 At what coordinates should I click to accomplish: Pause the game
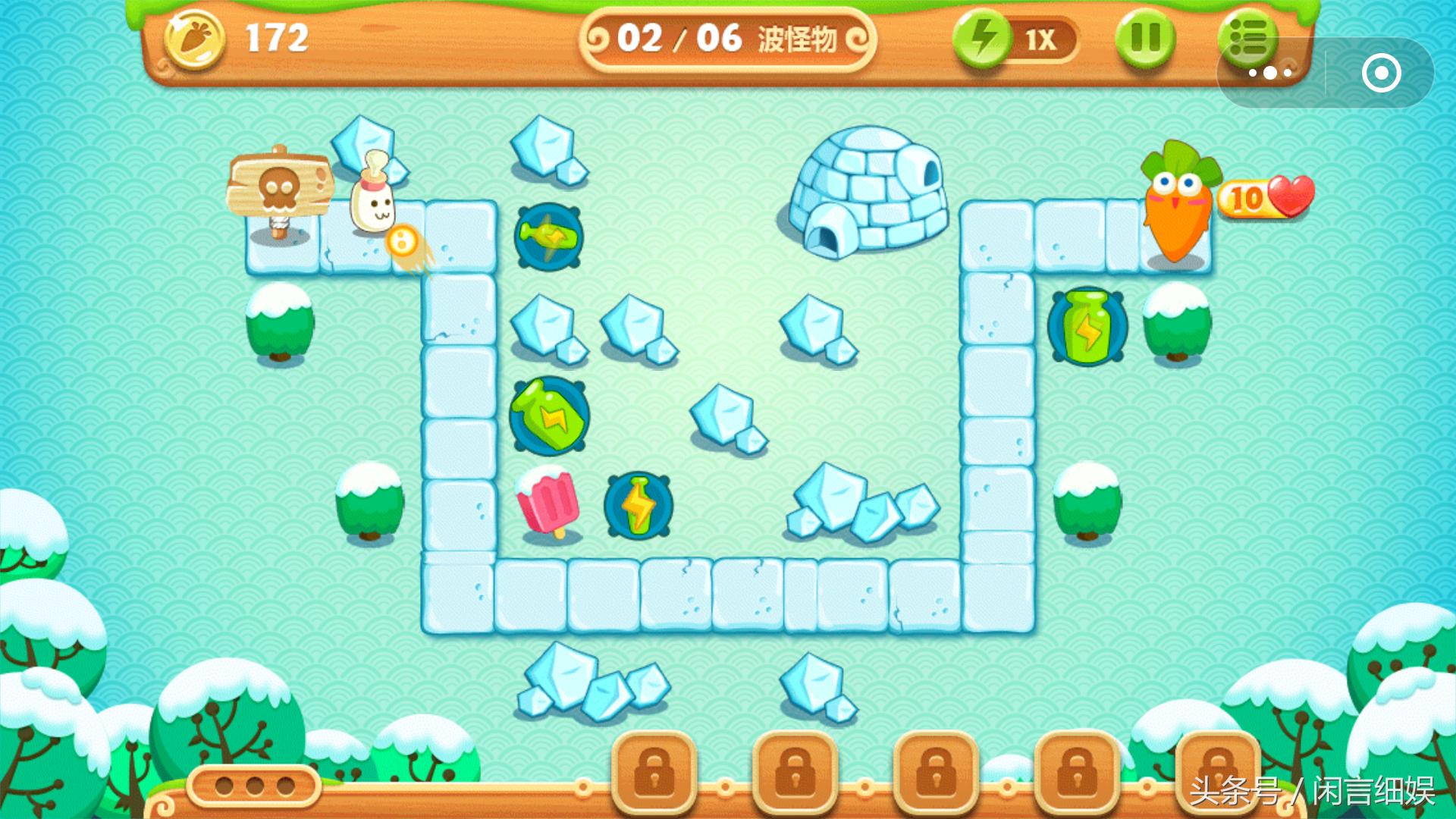[1145, 38]
